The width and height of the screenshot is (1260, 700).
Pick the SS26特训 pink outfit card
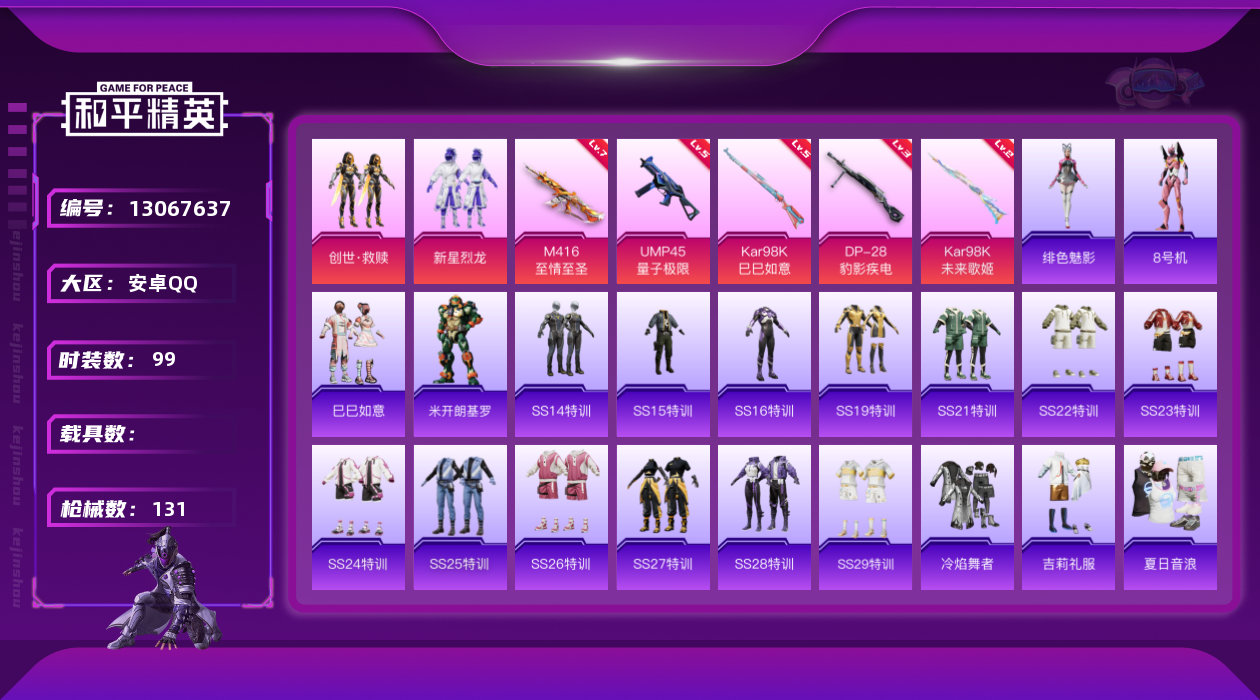click(x=562, y=517)
